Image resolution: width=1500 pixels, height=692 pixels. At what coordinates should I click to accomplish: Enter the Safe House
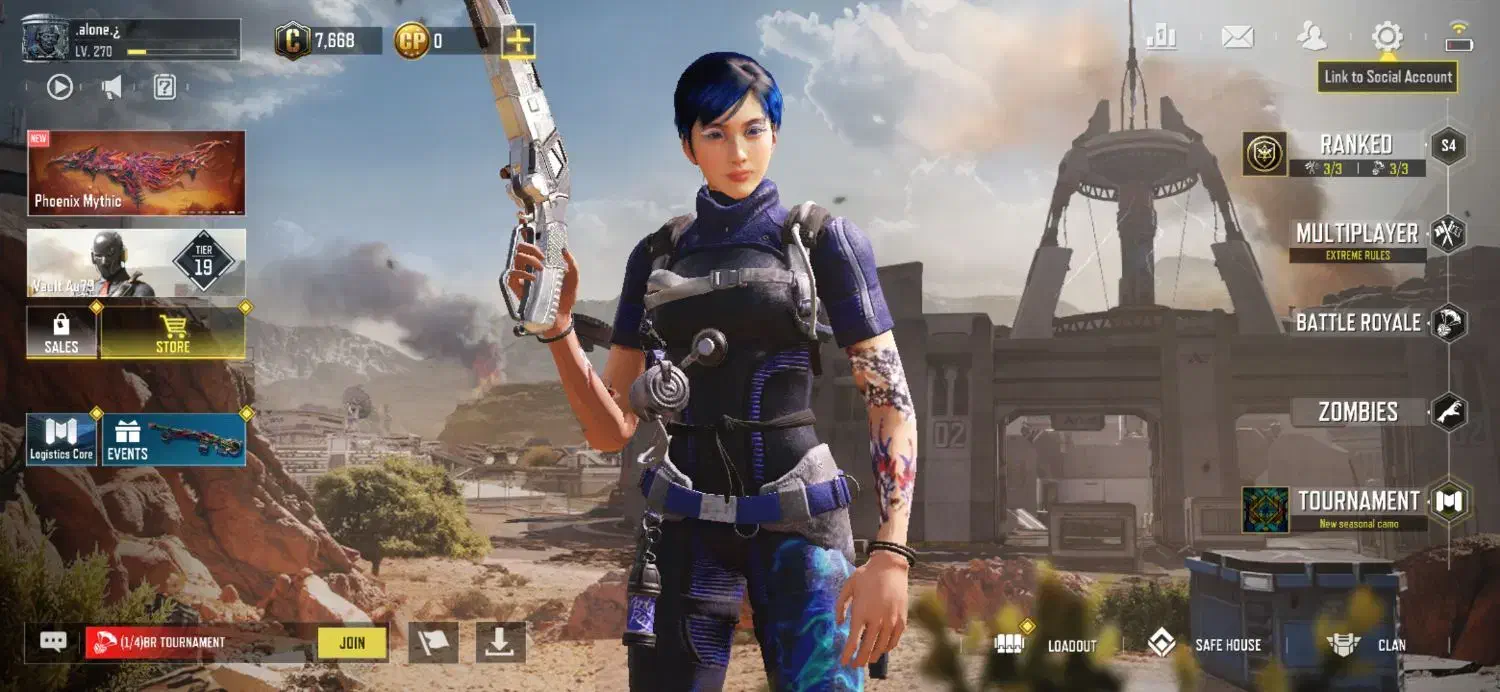coord(1206,645)
